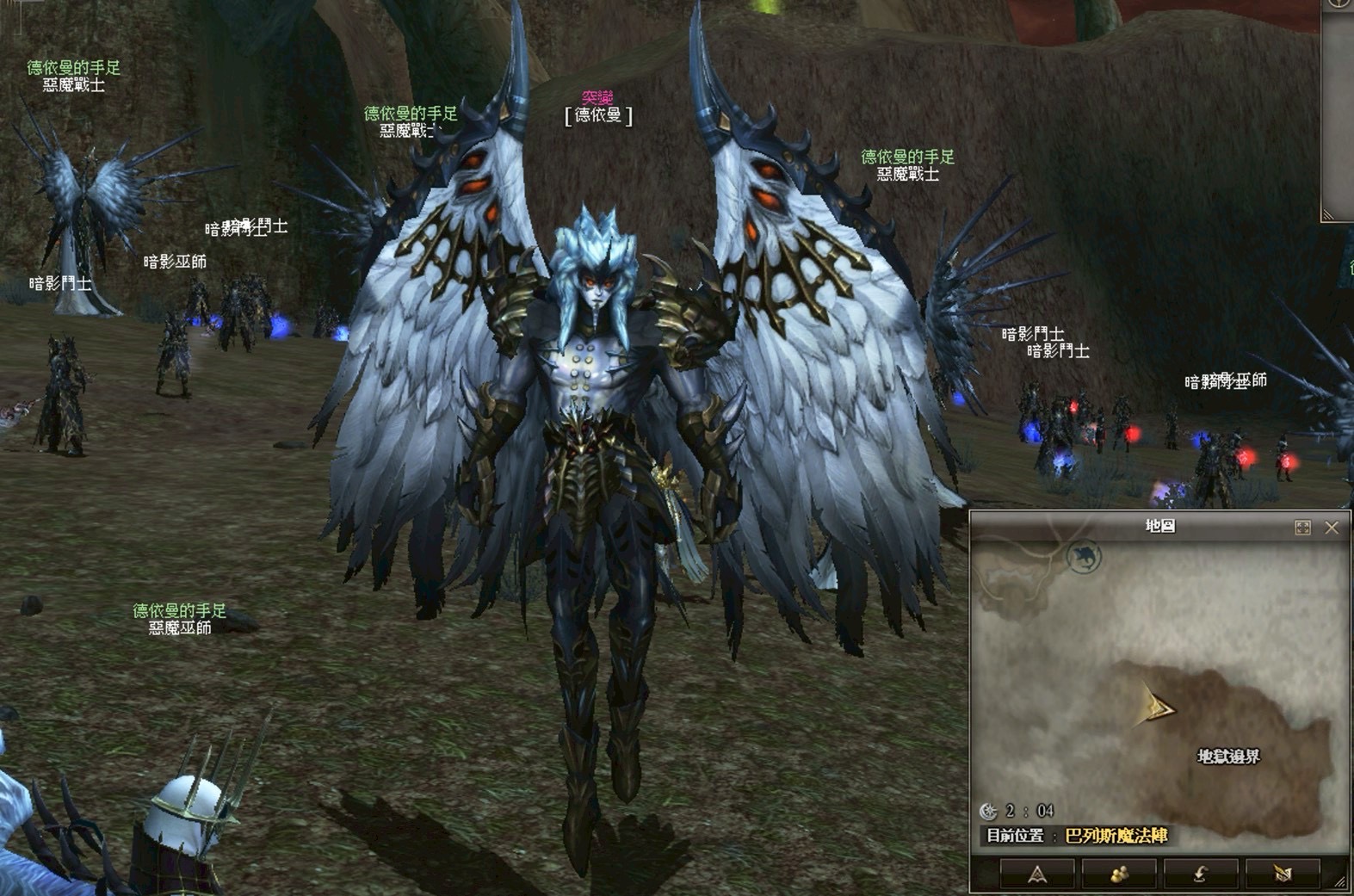
Task: Grab the map window resize corner
Action: 1339,882
